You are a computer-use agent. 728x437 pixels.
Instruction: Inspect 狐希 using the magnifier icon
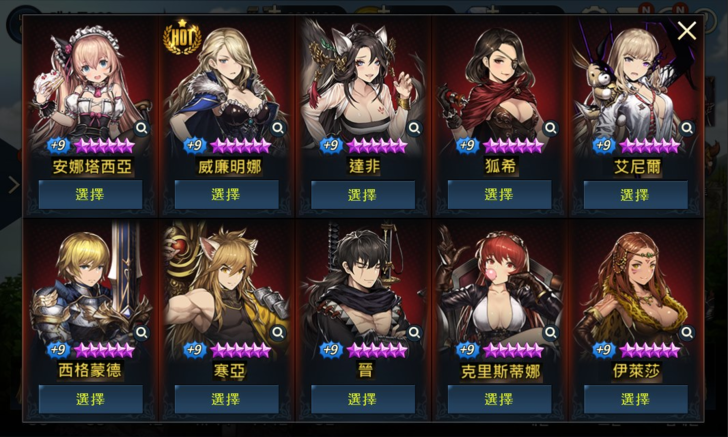click(x=550, y=128)
